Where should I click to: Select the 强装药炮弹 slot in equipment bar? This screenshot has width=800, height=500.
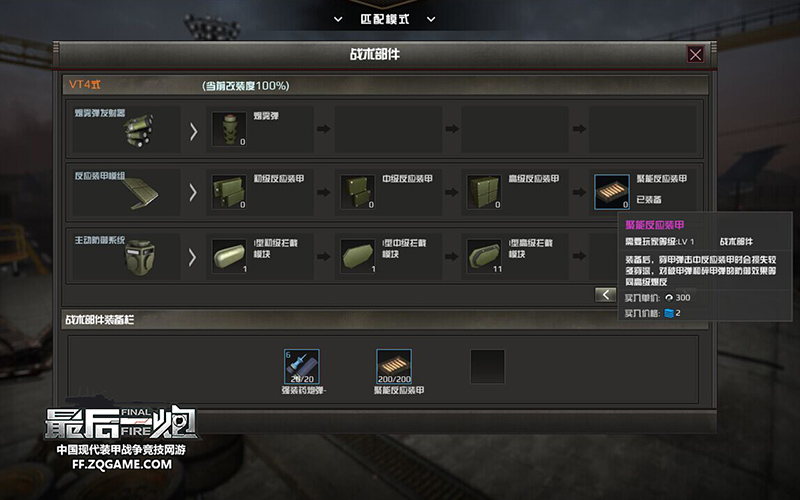[301, 366]
